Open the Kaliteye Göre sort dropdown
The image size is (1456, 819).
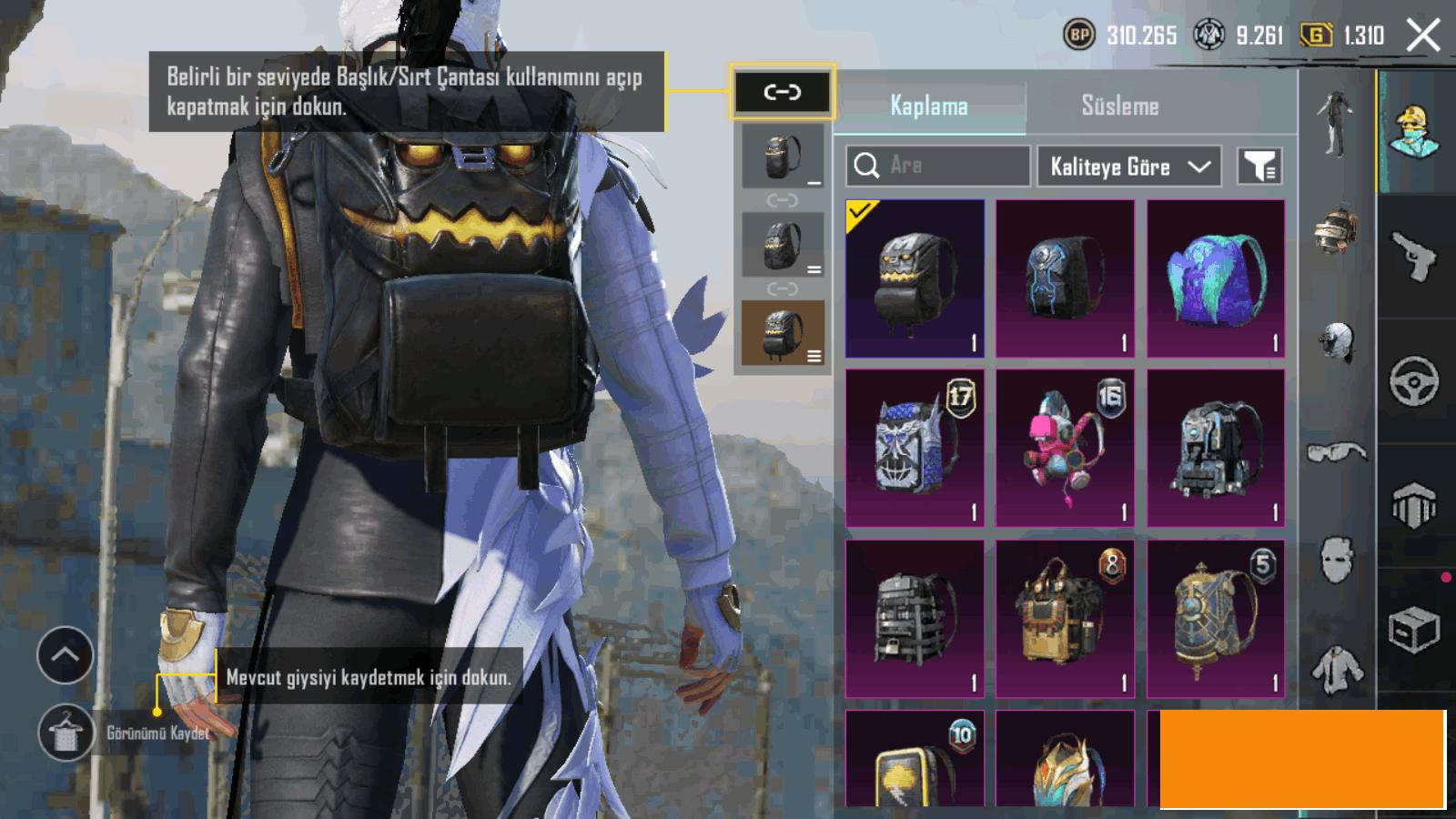[x=1128, y=167]
